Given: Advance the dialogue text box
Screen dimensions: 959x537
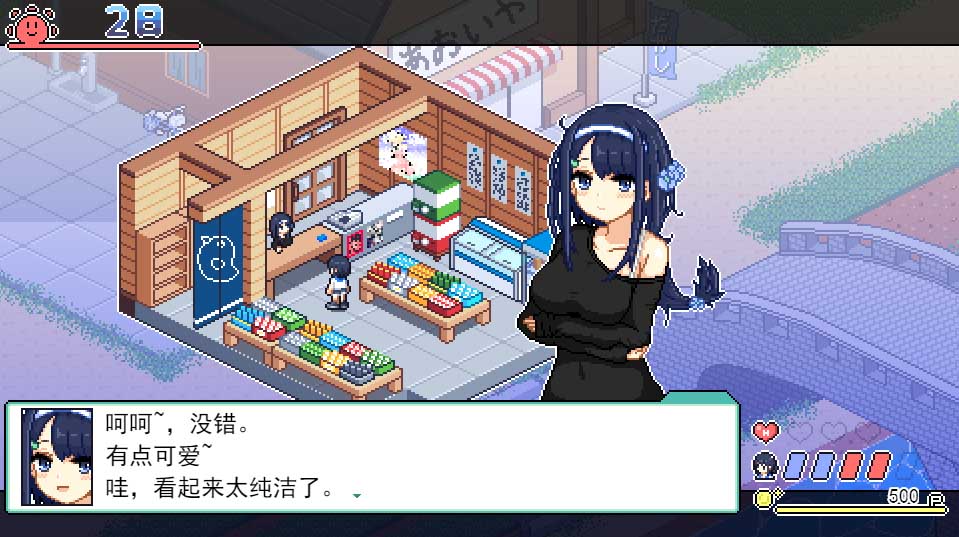Looking at the screenshot, I should [400, 457].
